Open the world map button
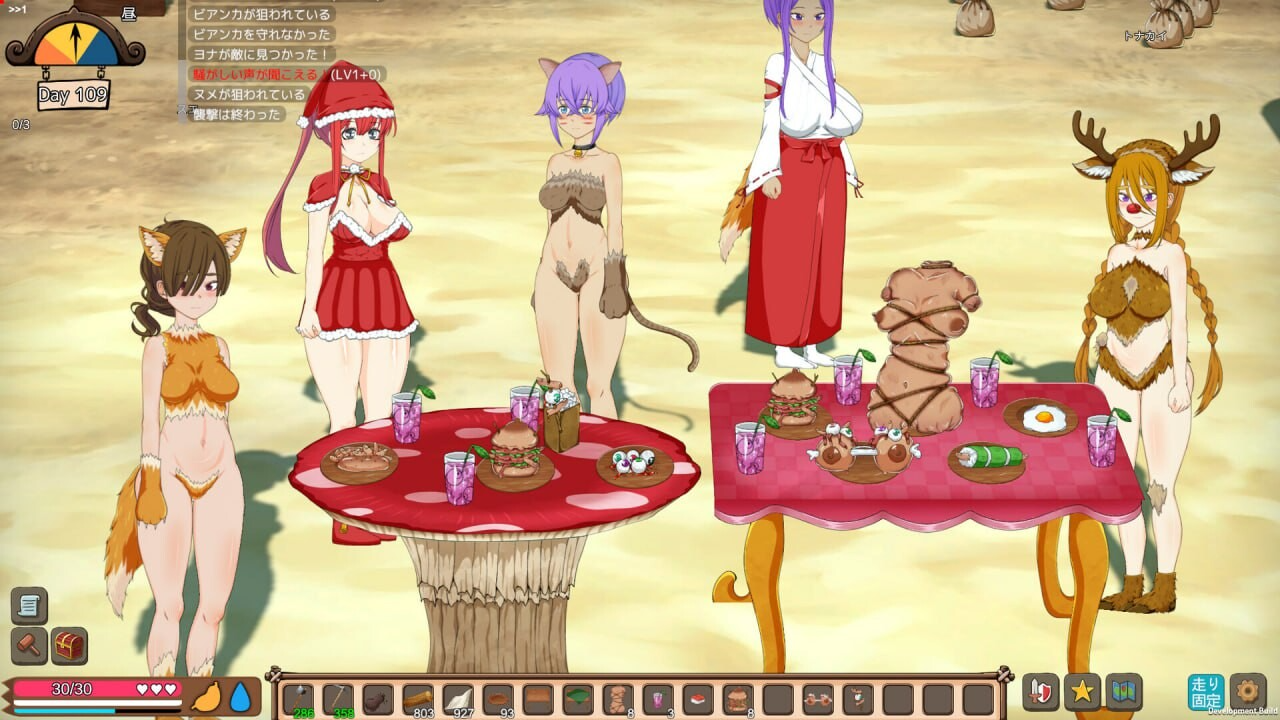Image resolution: width=1280 pixels, height=720 pixels. click(x=1124, y=692)
